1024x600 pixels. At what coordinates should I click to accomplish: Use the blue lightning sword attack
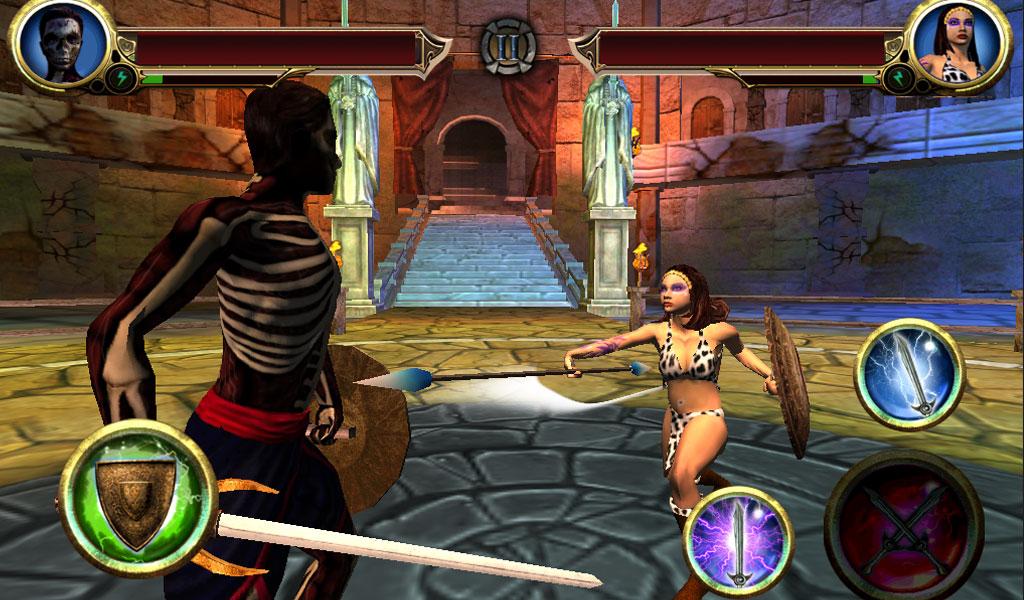908,373
